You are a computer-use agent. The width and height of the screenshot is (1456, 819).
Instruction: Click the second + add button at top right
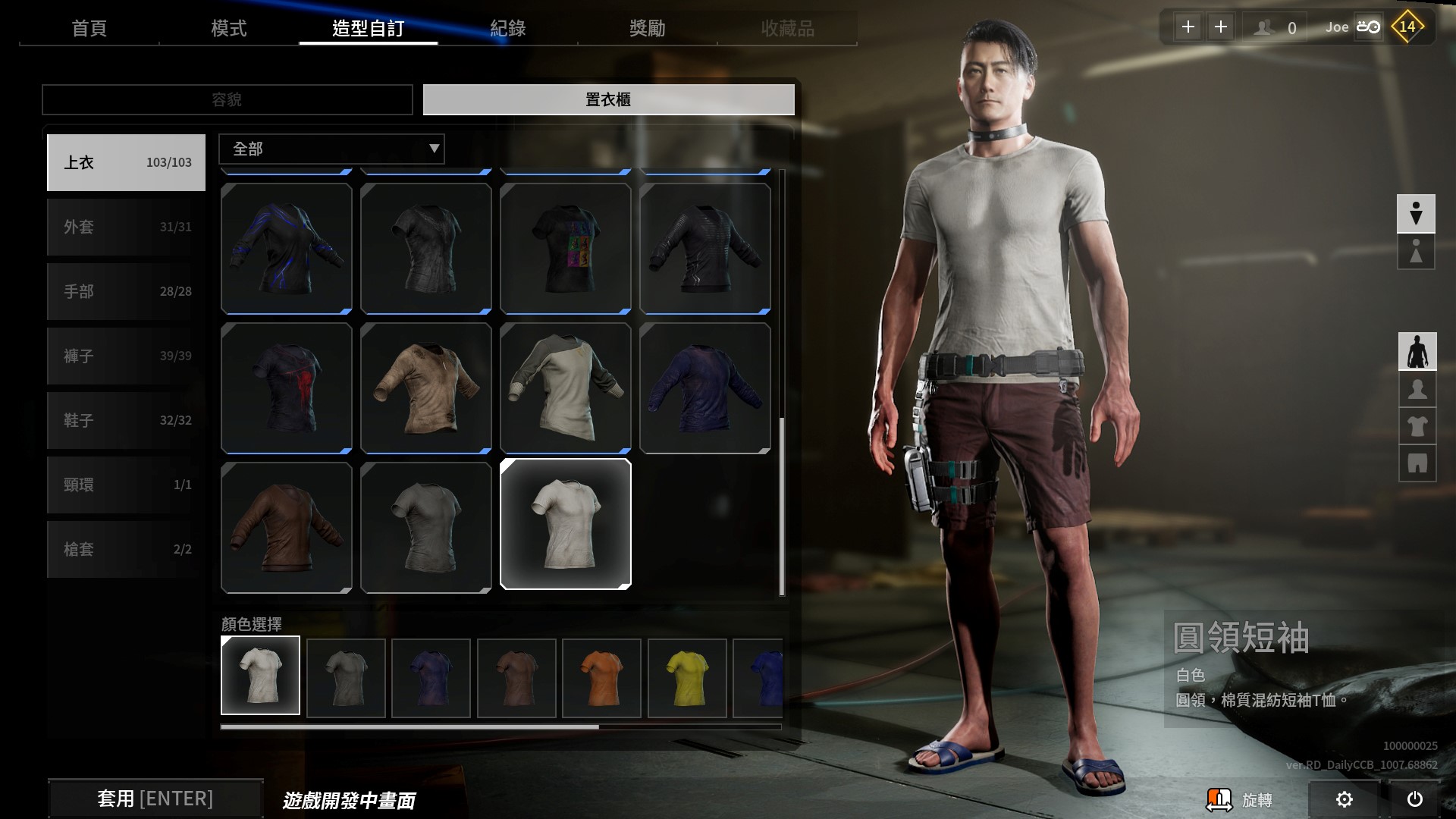coord(1221,27)
